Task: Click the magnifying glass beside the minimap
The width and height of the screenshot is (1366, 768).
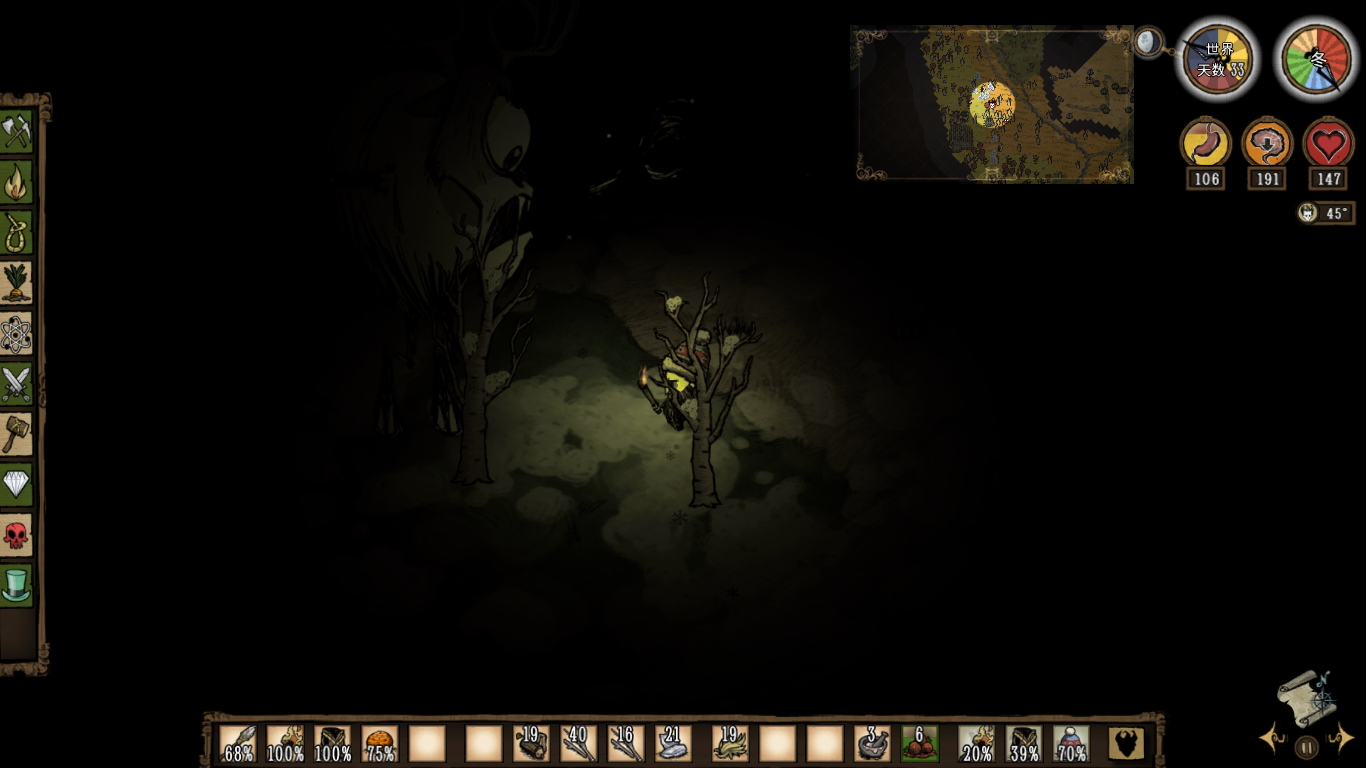Action: click(1148, 42)
